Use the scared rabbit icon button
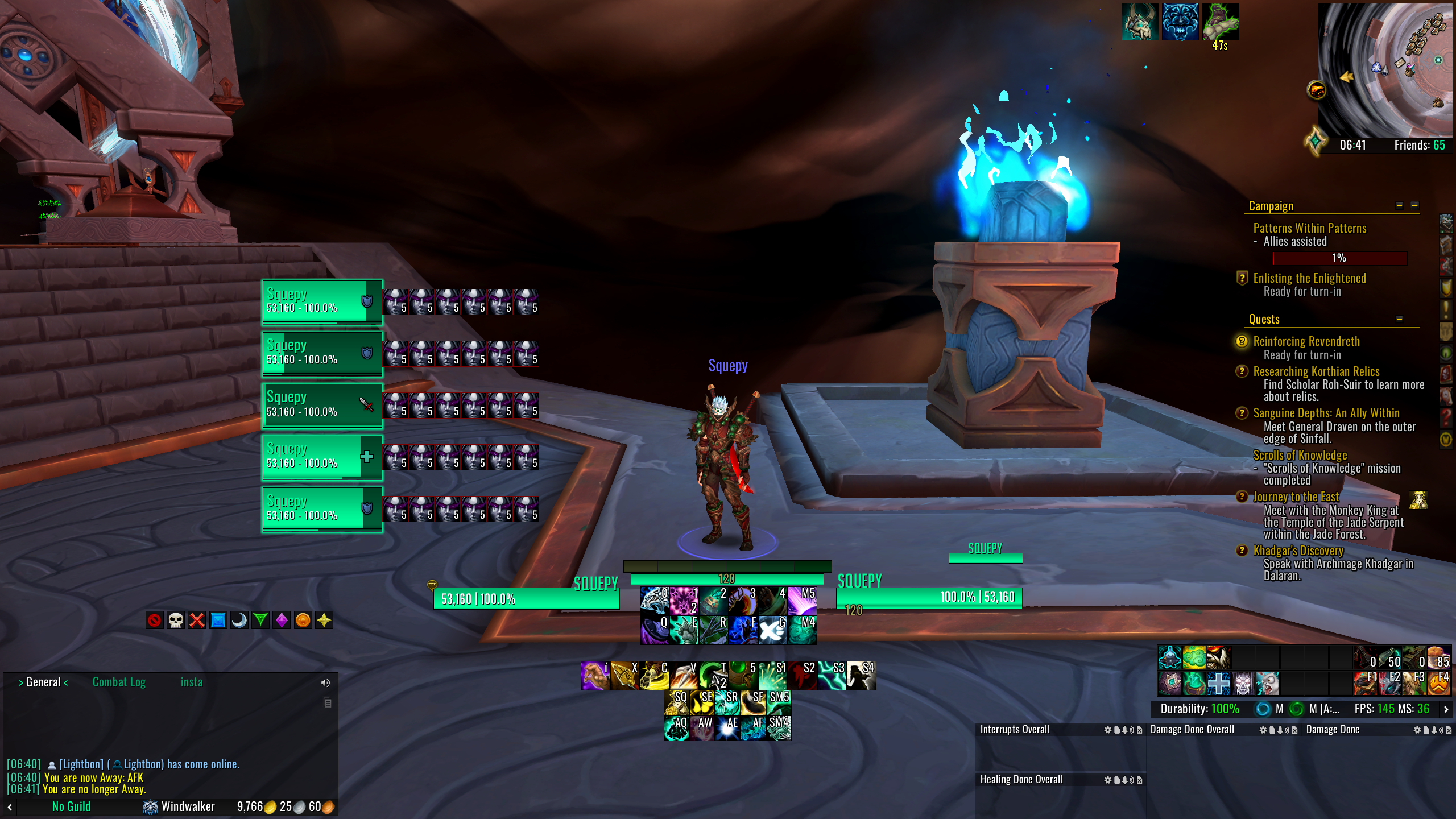 click(x=1267, y=683)
